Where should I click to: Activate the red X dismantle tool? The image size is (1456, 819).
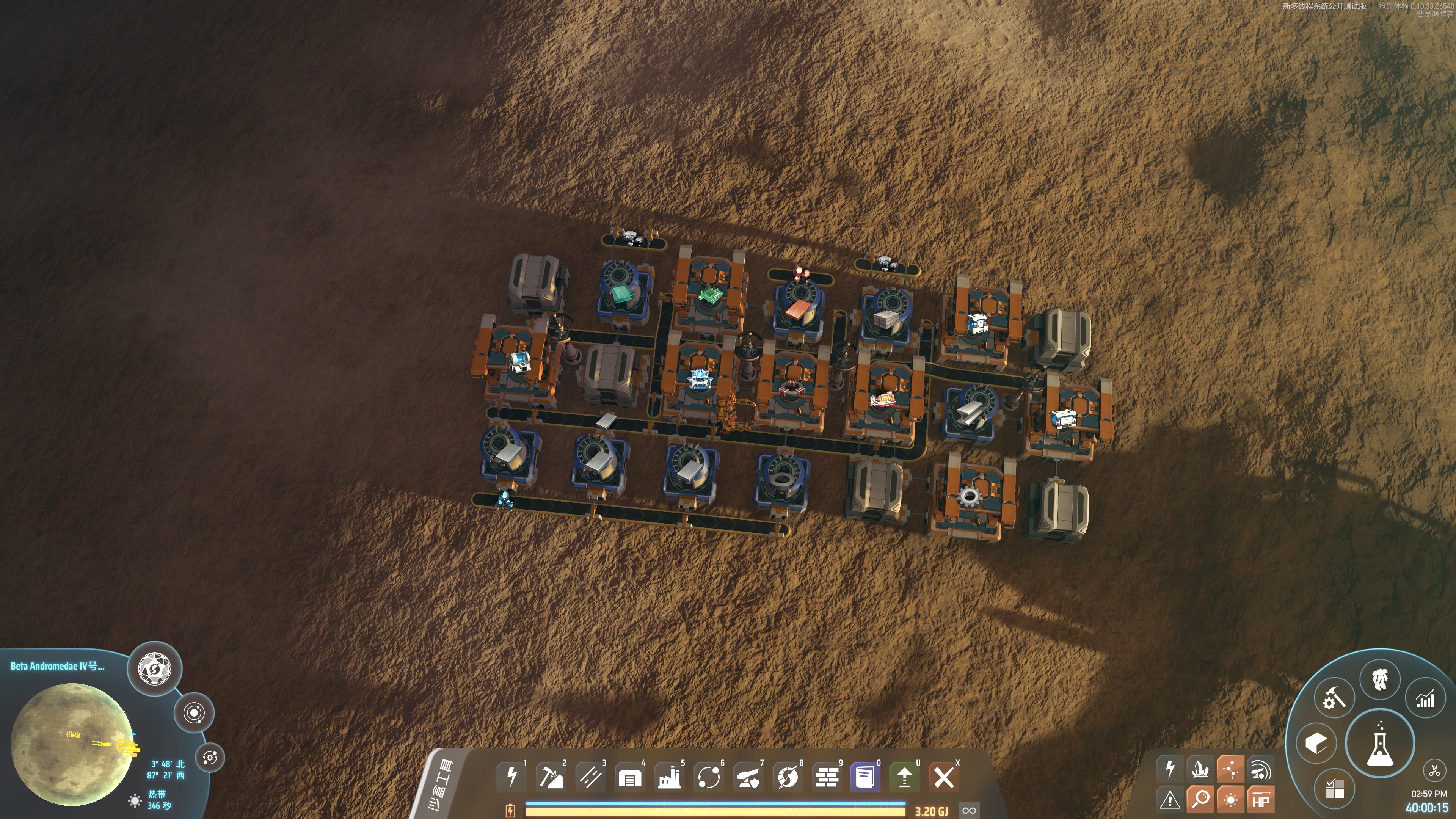point(943,777)
